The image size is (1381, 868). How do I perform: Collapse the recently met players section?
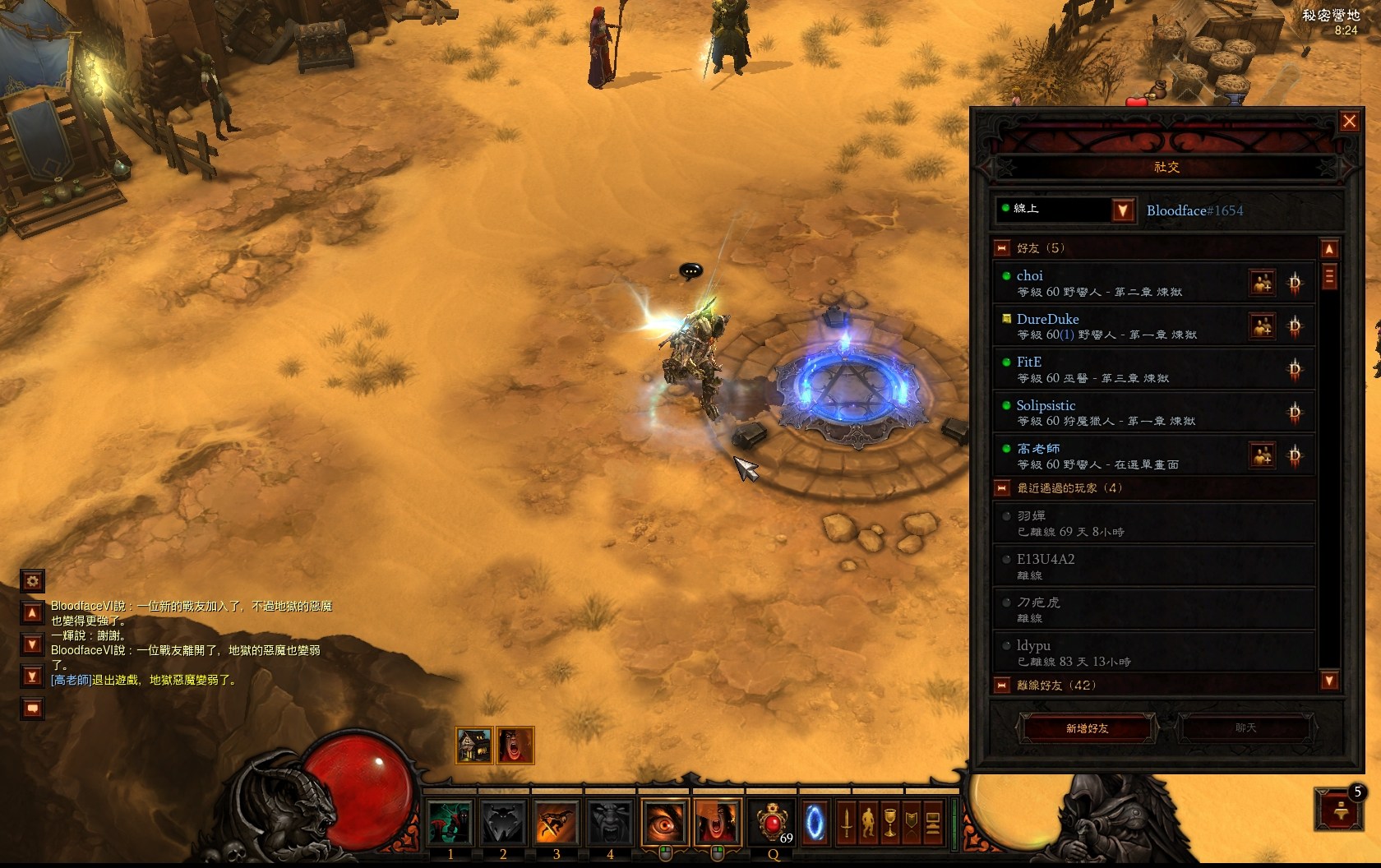tap(1002, 488)
